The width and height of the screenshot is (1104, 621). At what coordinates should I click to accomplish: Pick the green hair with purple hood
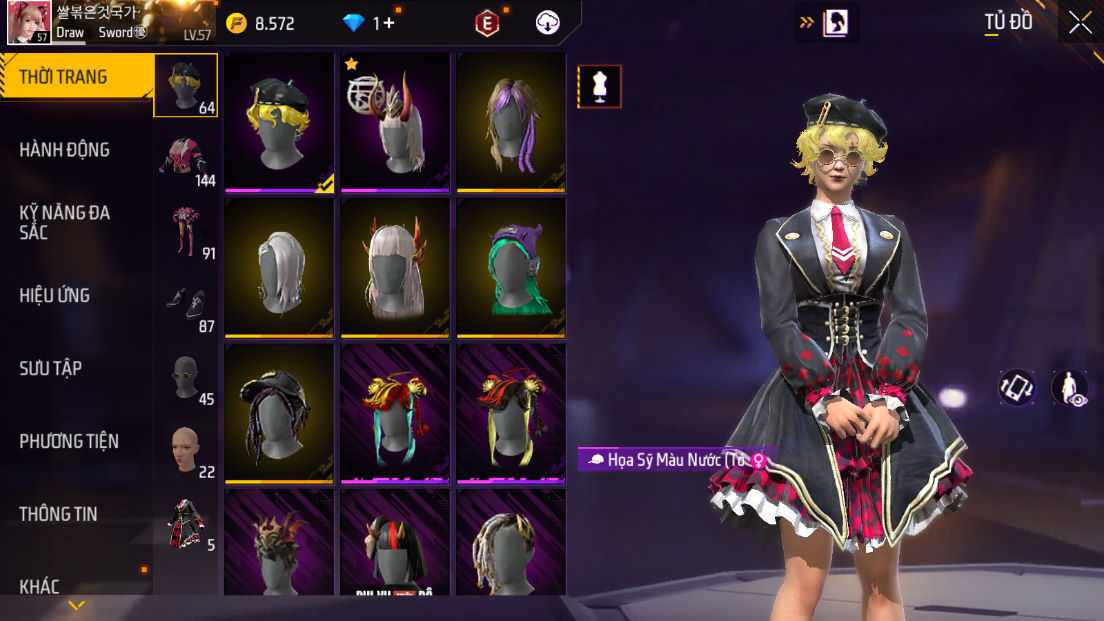[x=511, y=267]
